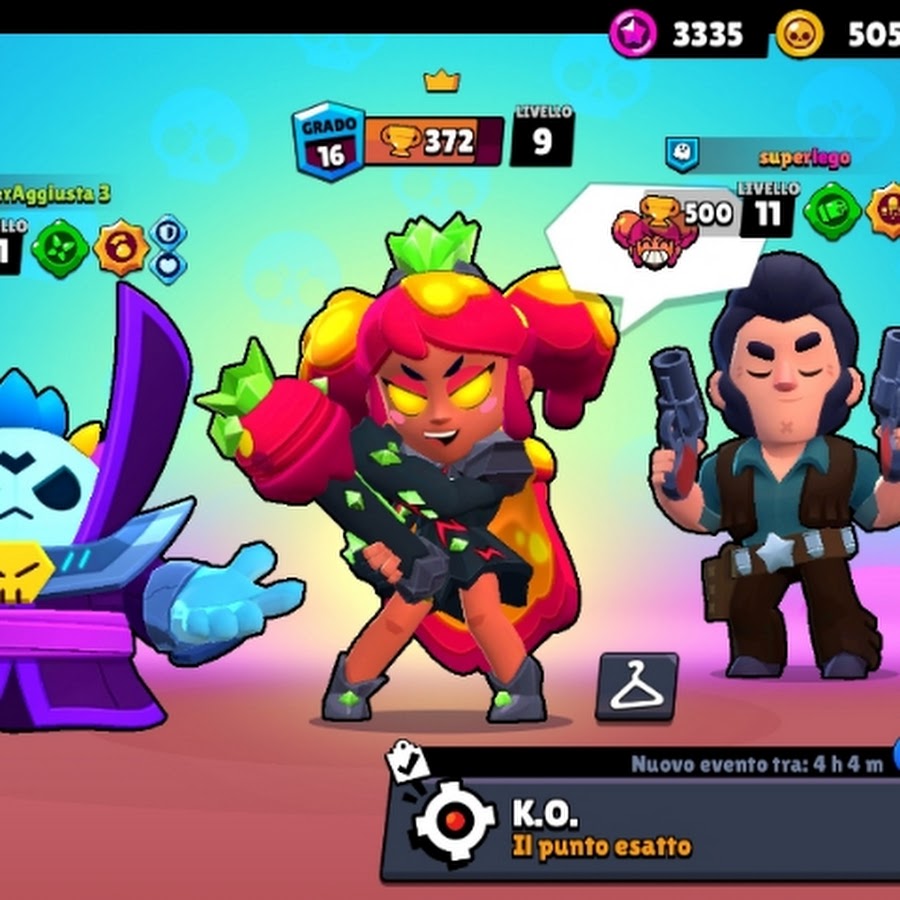The image size is (900, 900).
Task: Select the green gadget icon under superlego
Action: (x=832, y=211)
